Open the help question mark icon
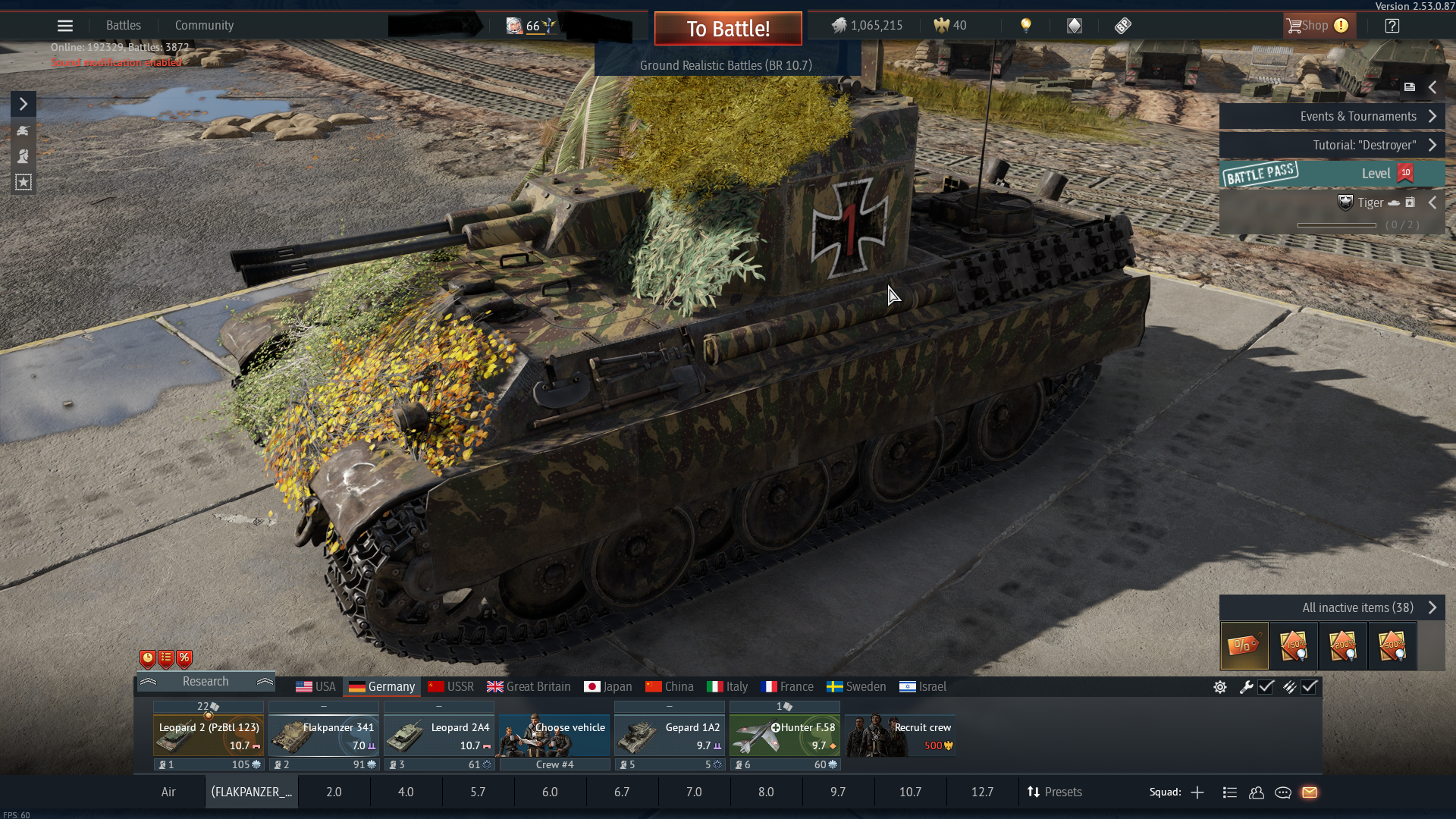This screenshot has height=819, width=1456. tap(1392, 26)
